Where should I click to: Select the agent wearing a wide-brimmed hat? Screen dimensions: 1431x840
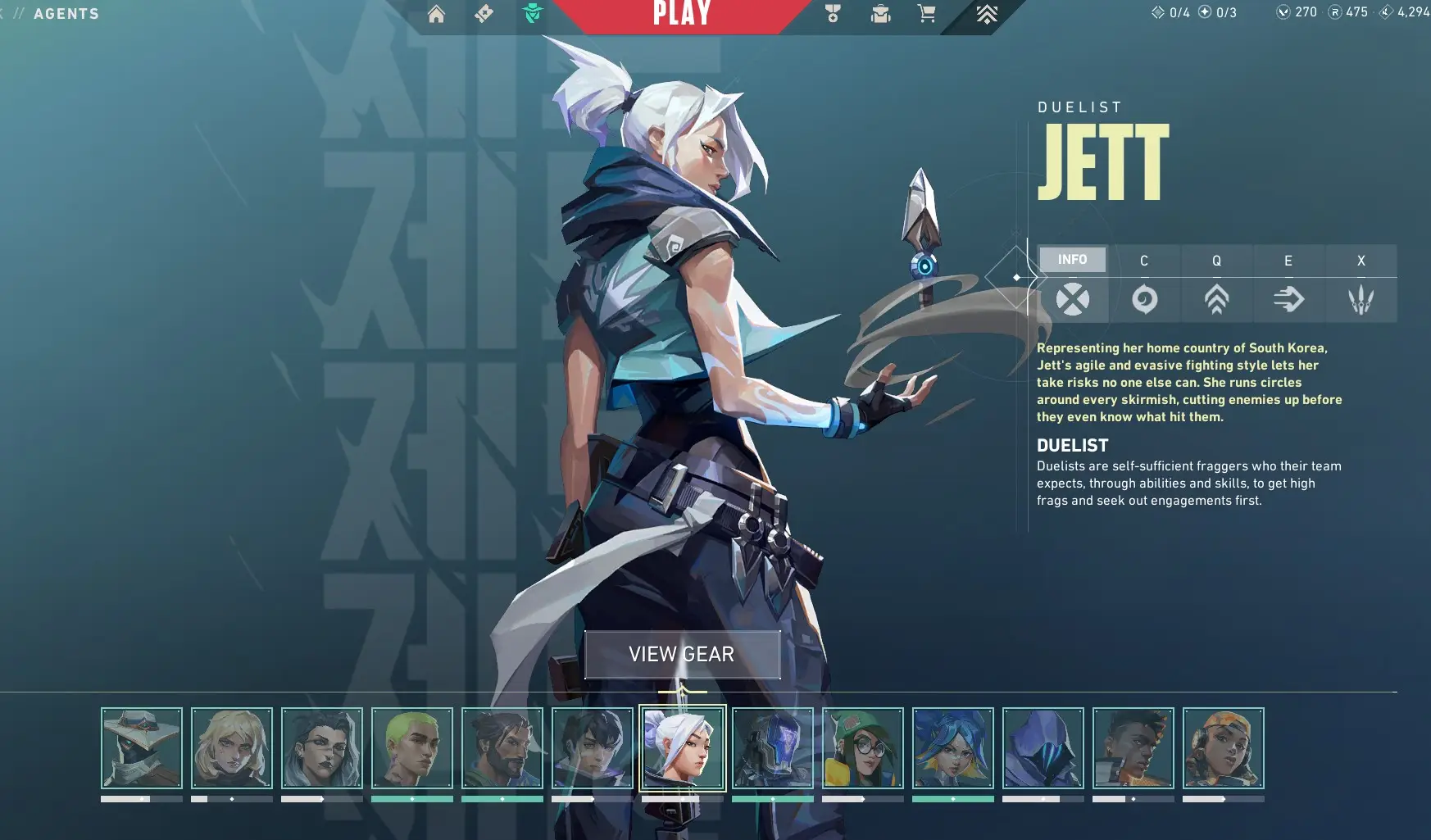pos(142,747)
